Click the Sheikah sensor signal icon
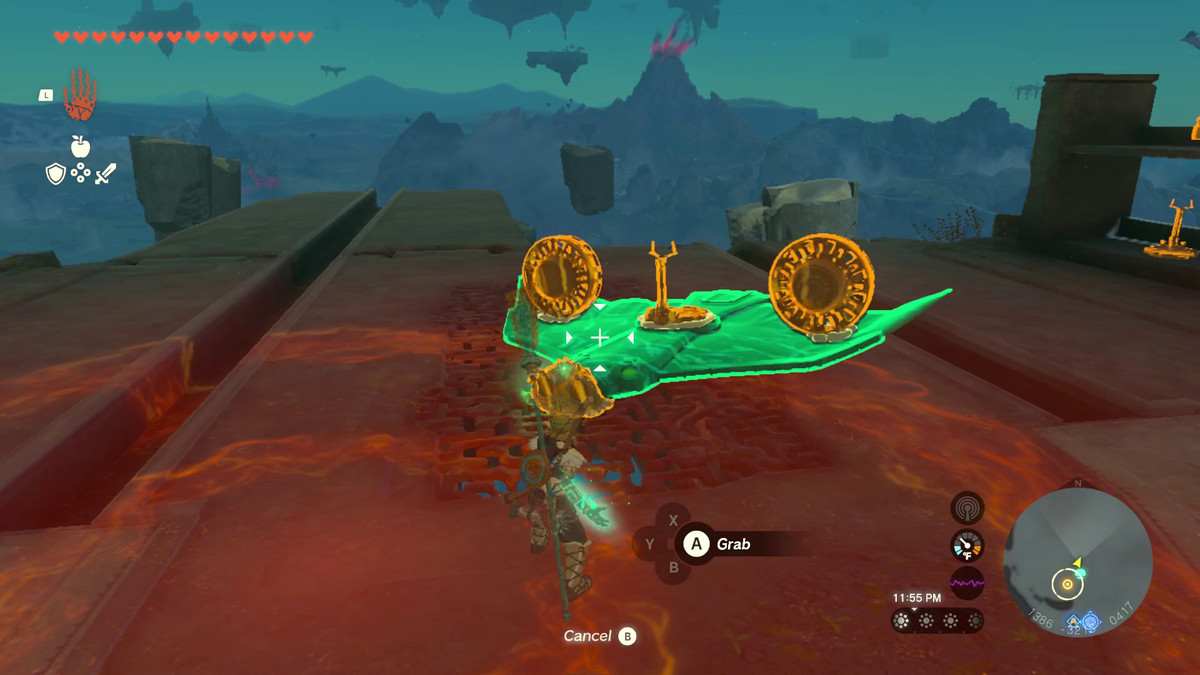 [967, 508]
